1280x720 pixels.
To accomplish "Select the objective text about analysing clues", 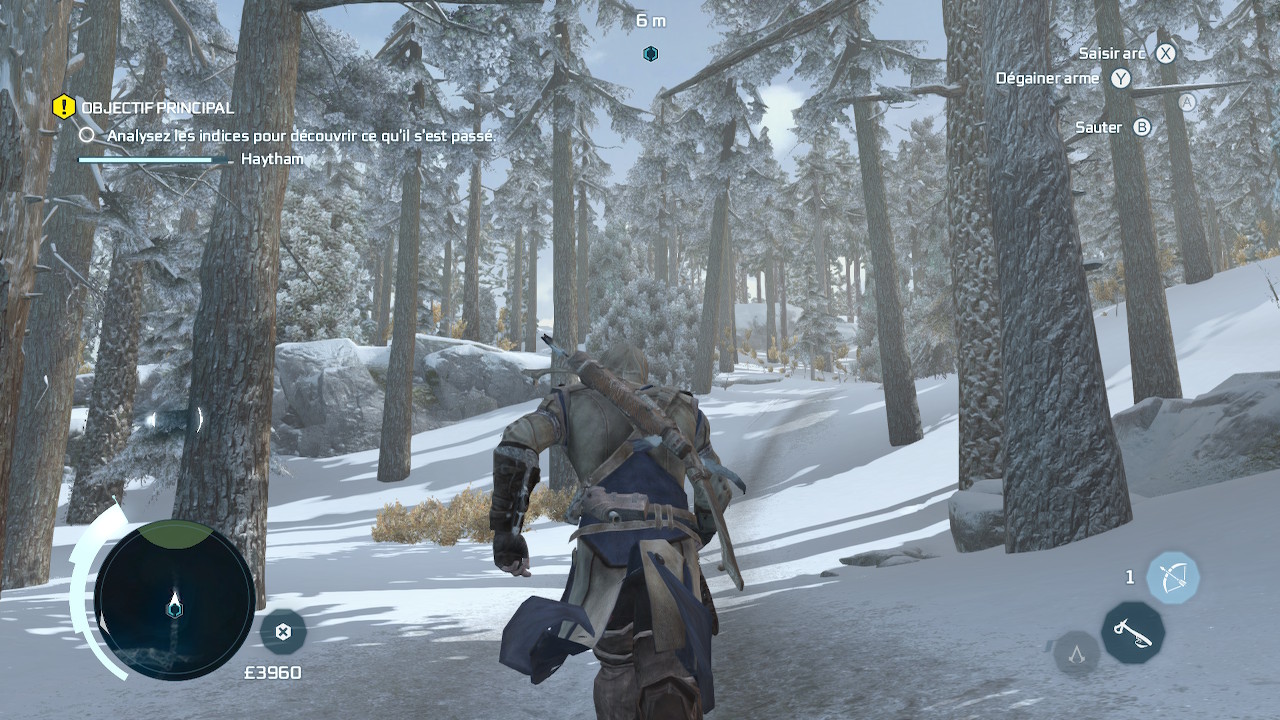I will click(300, 135).
